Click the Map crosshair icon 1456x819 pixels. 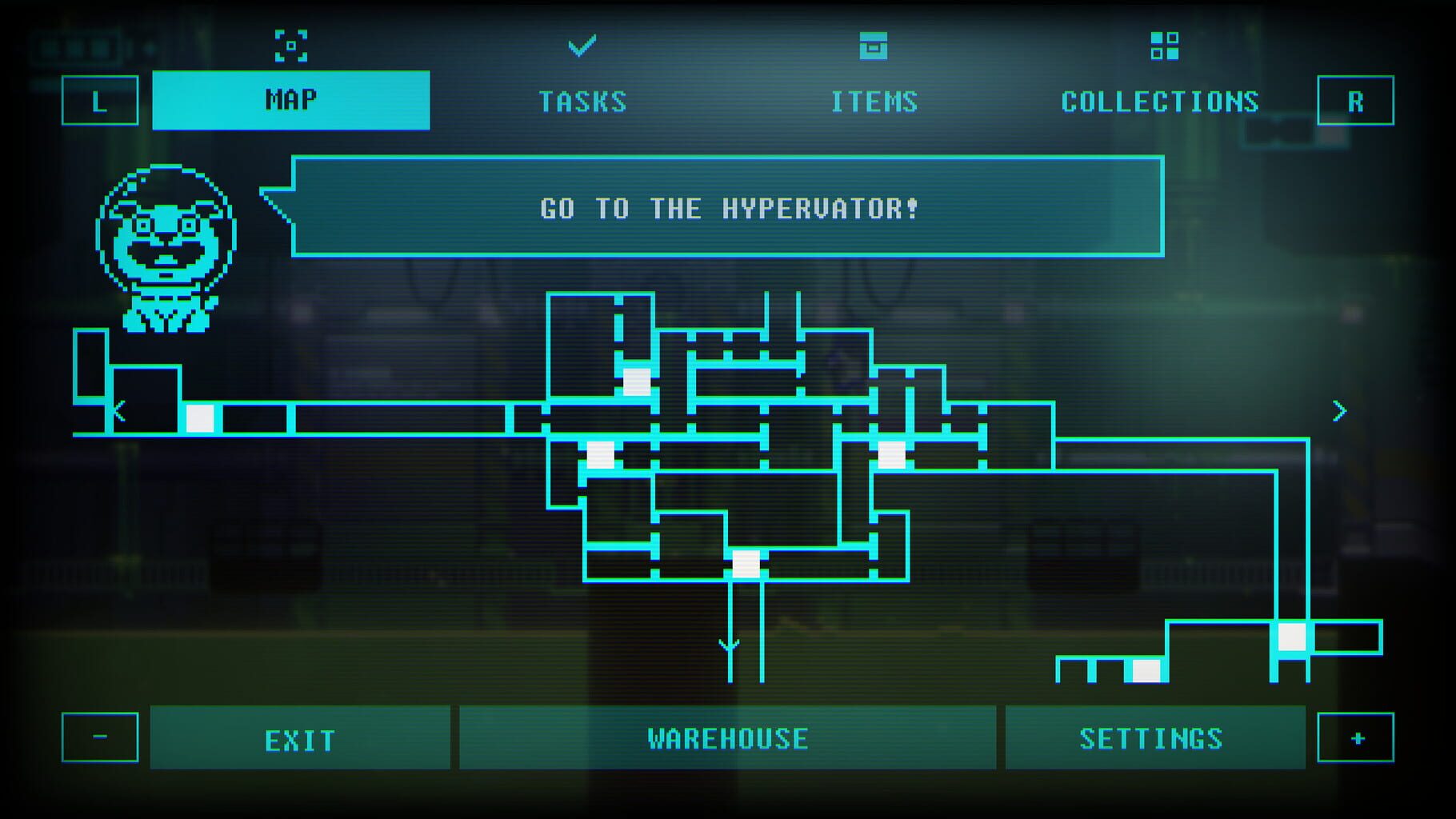293,46
